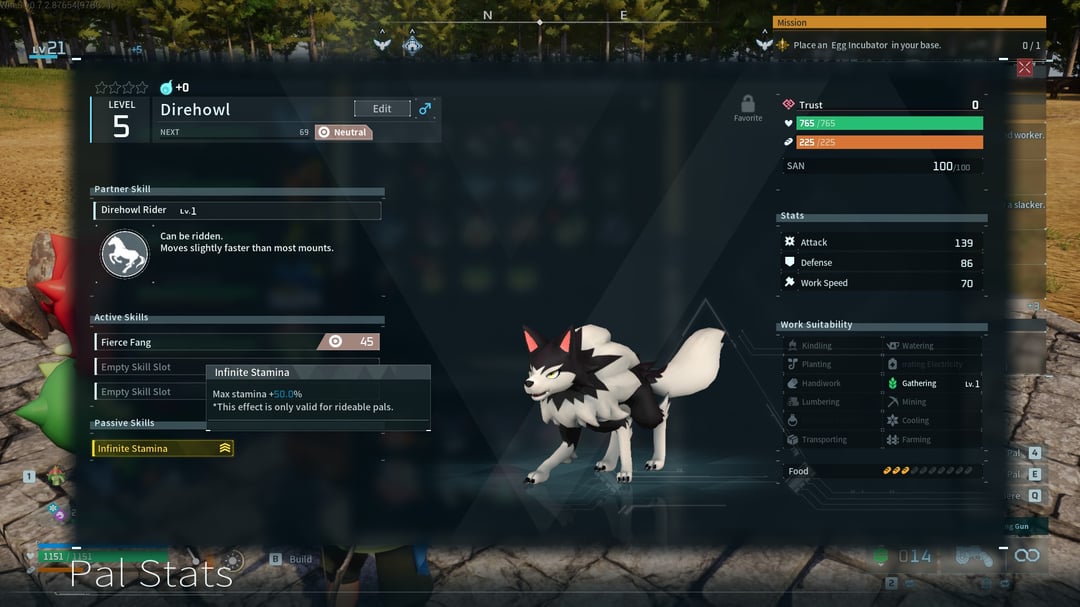The width and height of the screenshot is (1080, 607).
Task: Click the Edit name button
Action: (382, 109)
